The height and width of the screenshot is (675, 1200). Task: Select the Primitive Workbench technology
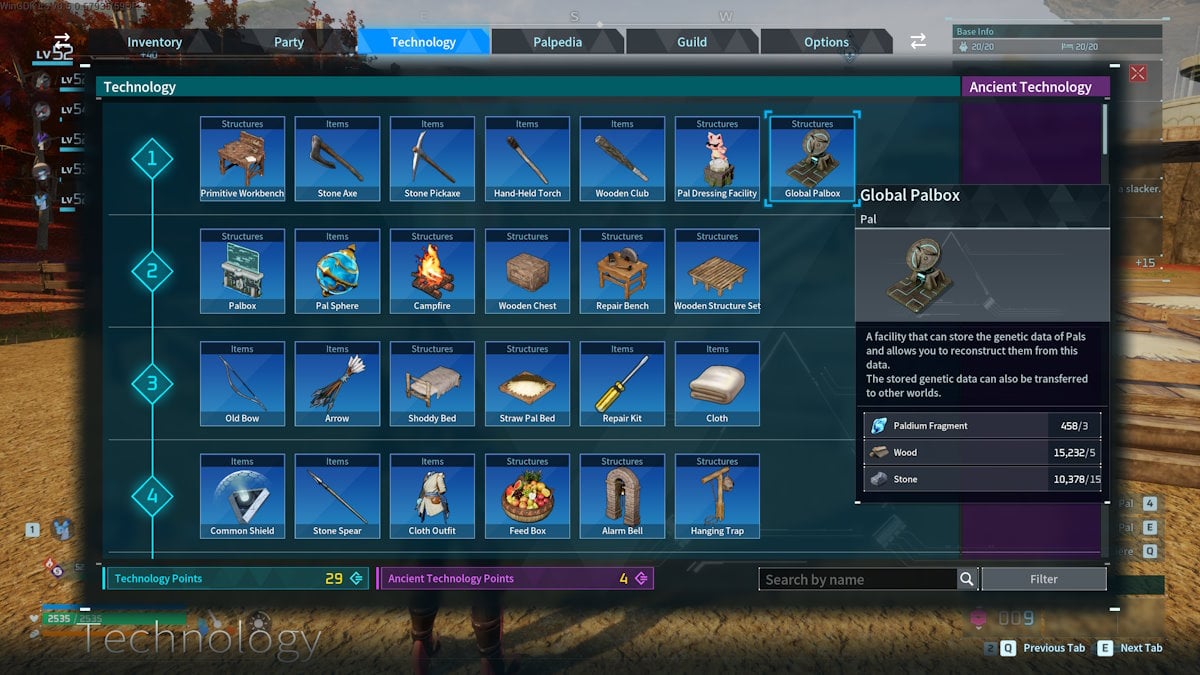click(x=242, y=159)
